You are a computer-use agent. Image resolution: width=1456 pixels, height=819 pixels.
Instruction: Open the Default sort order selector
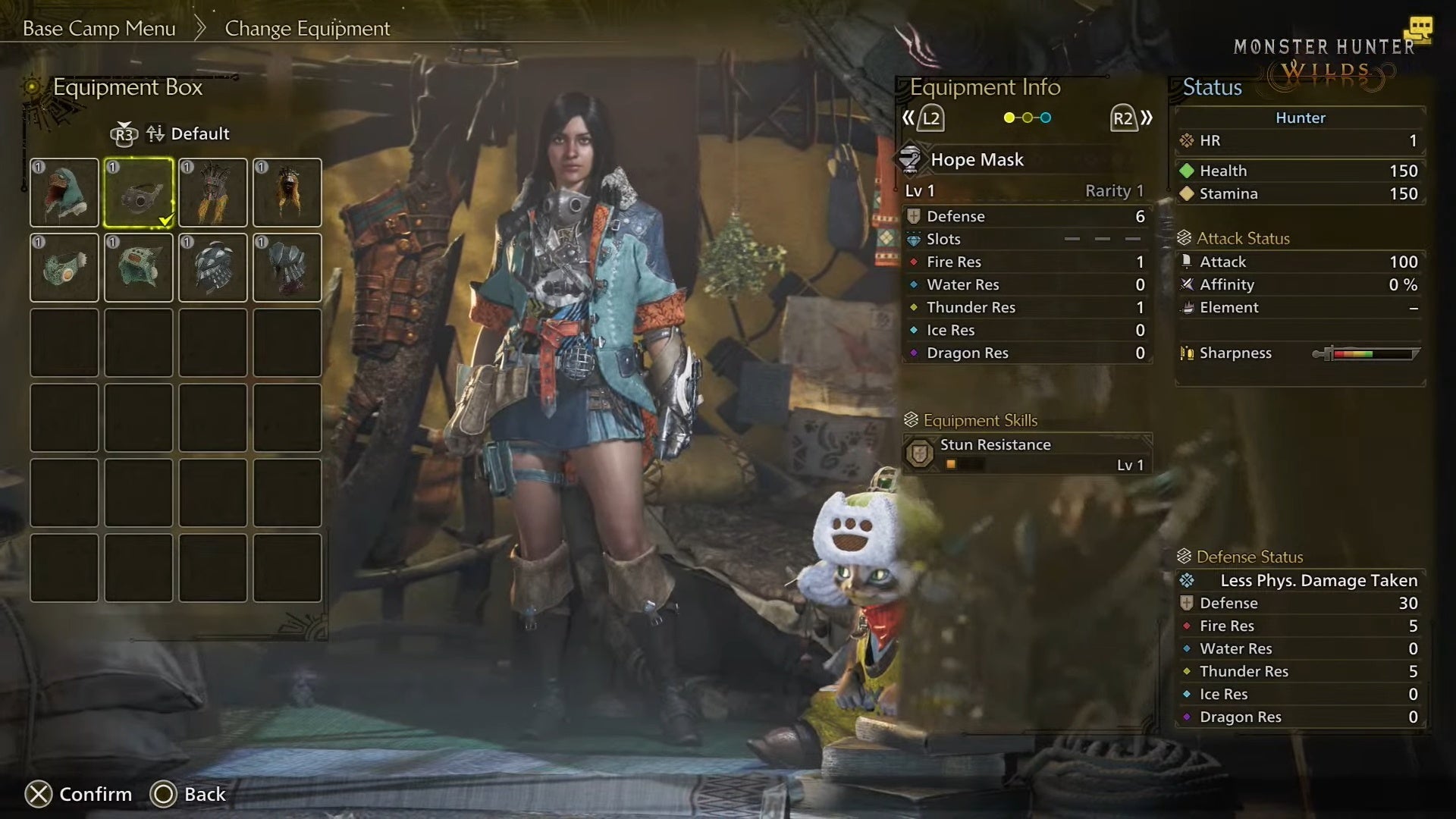(x=199, y=133)
